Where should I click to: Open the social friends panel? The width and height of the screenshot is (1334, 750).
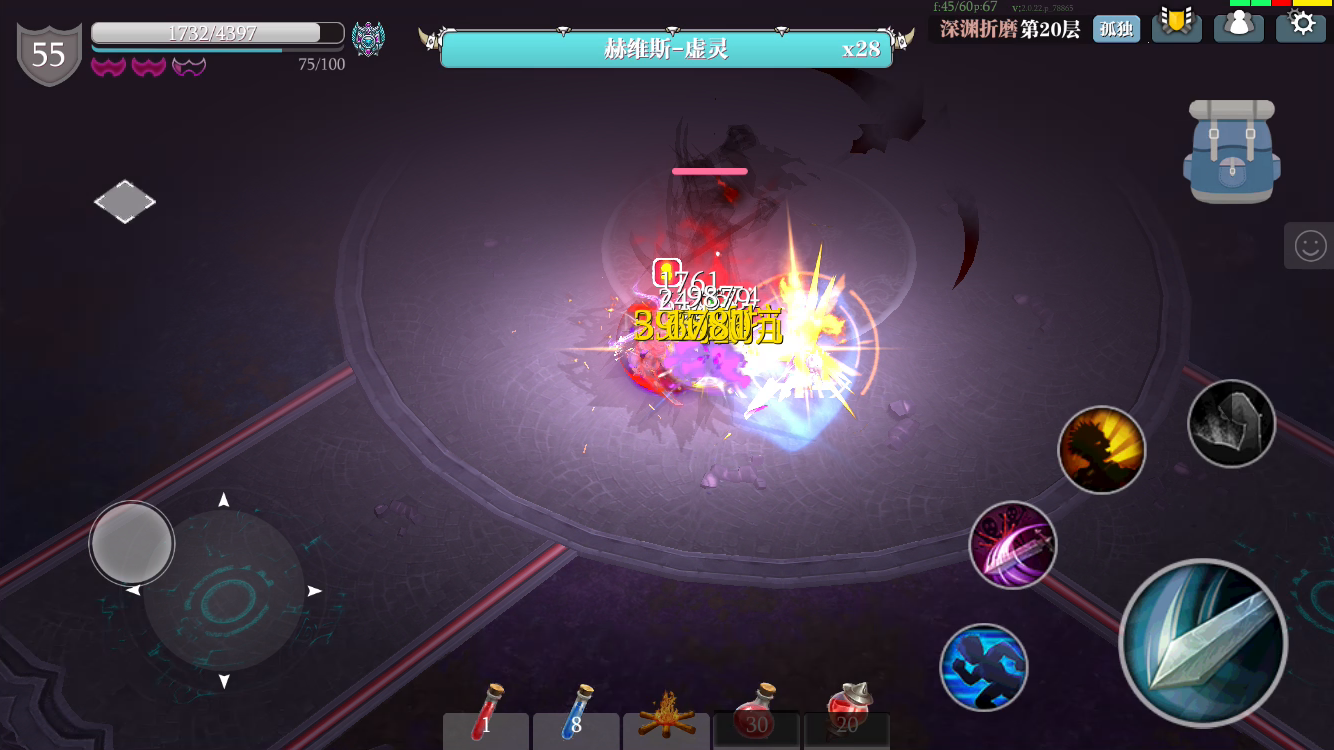1239,27
